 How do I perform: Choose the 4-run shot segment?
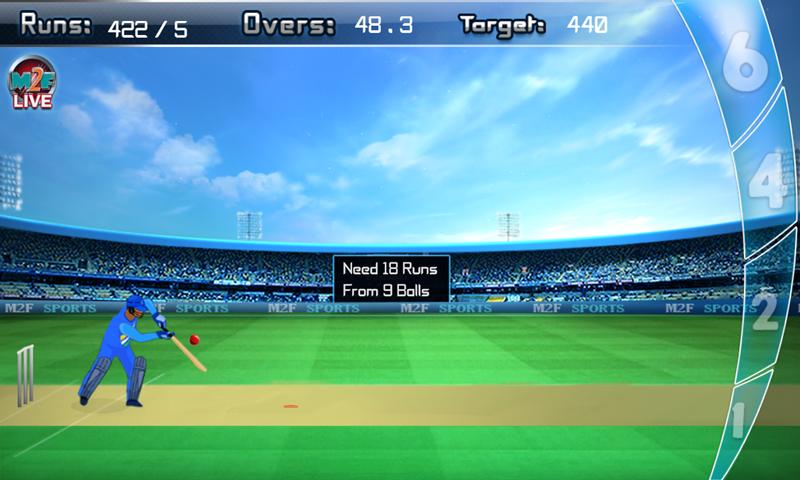[766, 184]
